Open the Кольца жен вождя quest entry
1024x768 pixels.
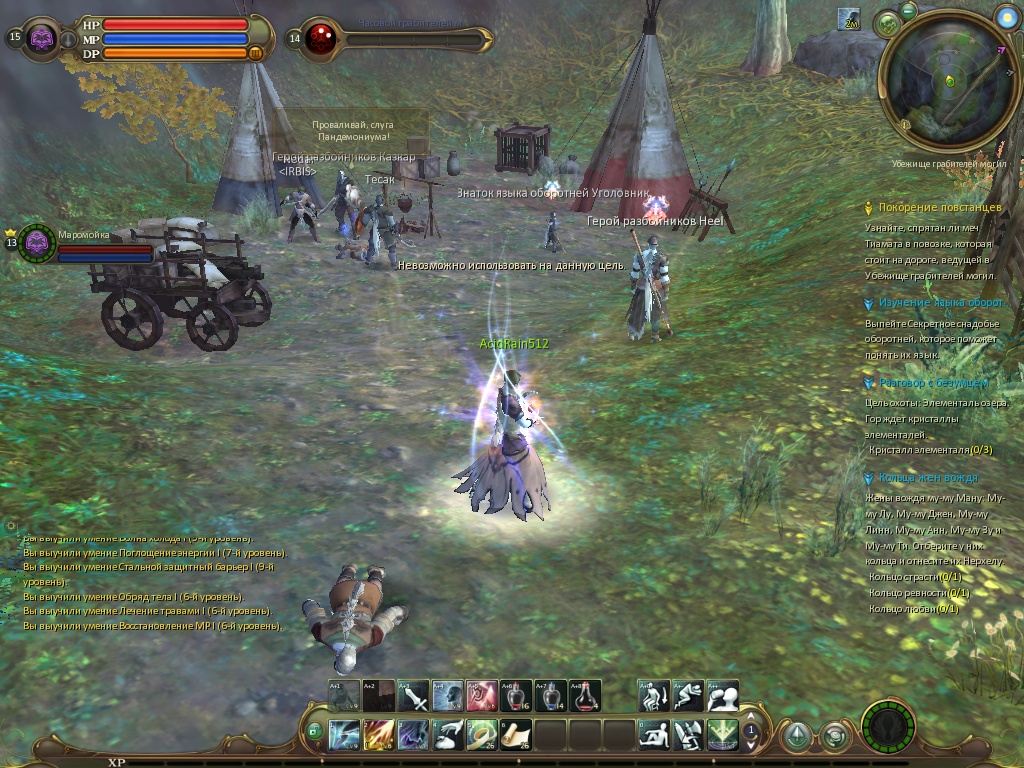[928, 478]
